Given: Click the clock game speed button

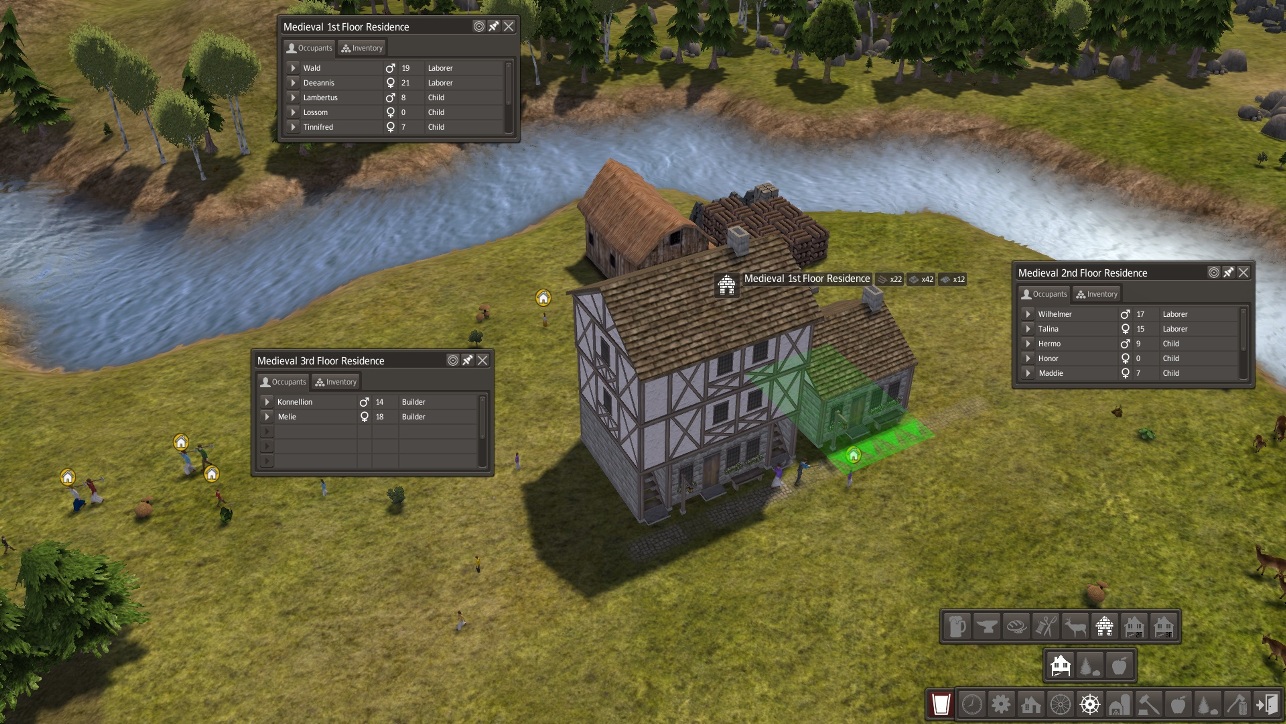Looking at the screenshot, I should tap(972, 704).
